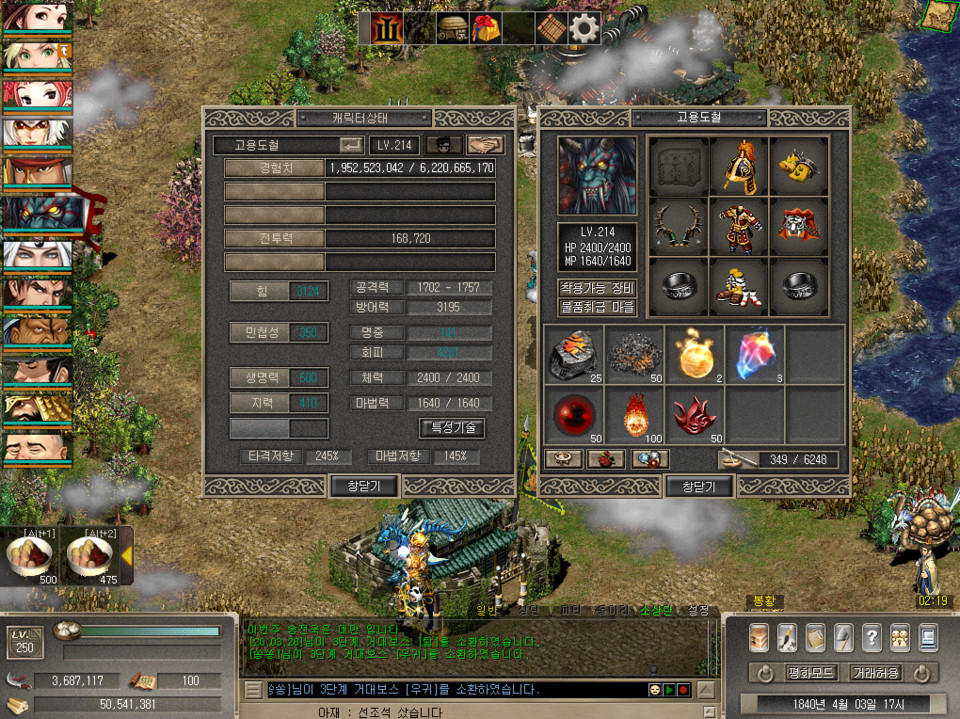Image resolution: width=960 pixels, height=719 pixels.
Task: Close the character status window (창닫기)
Action: coord(364,486)
